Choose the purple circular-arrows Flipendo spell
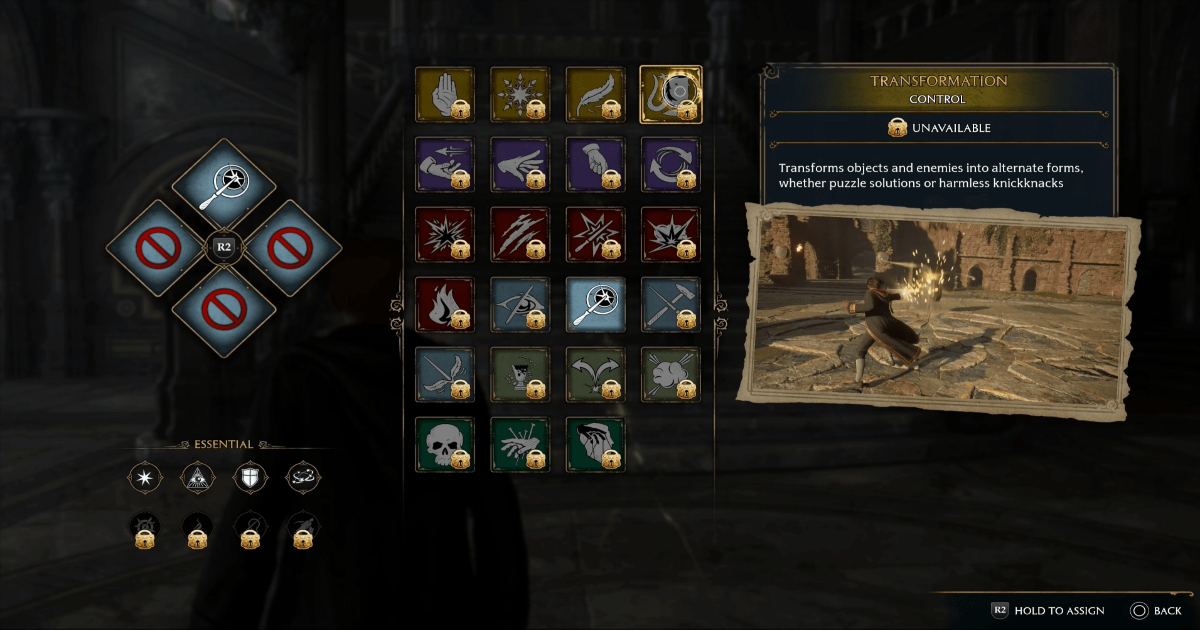 point(670,164)
